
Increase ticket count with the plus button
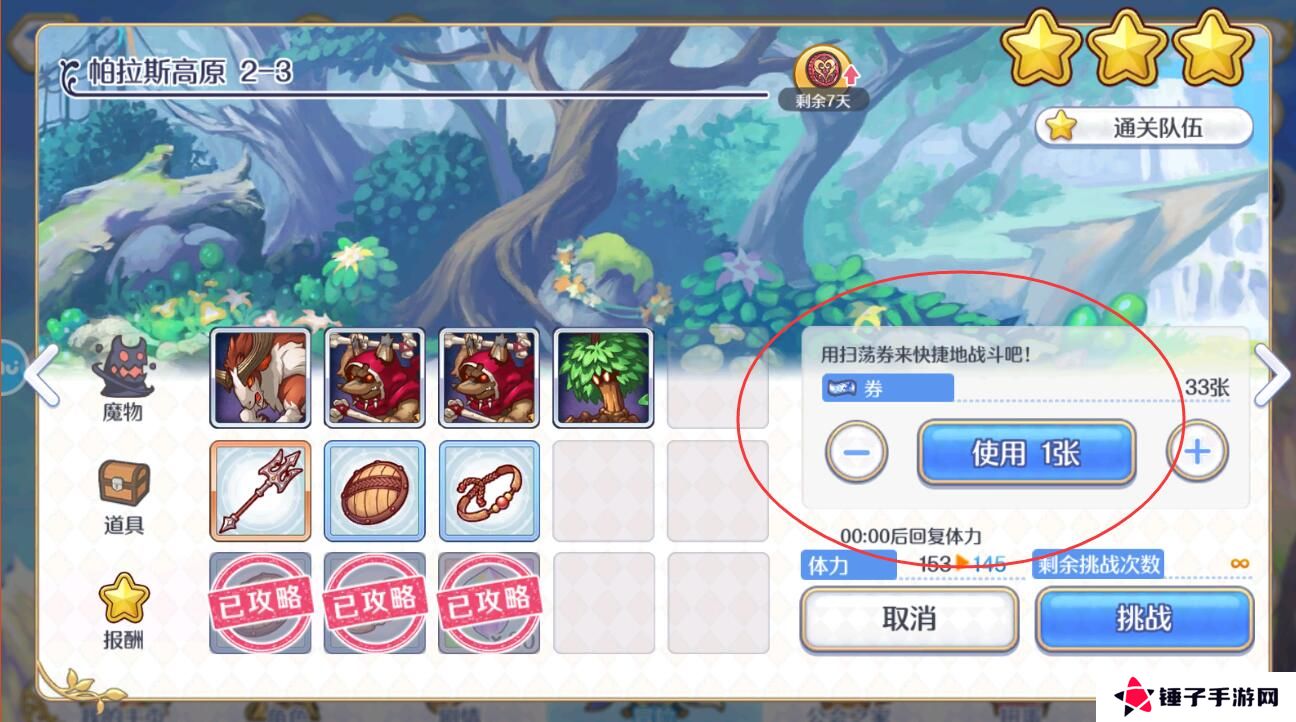(x=1198, y=452)
